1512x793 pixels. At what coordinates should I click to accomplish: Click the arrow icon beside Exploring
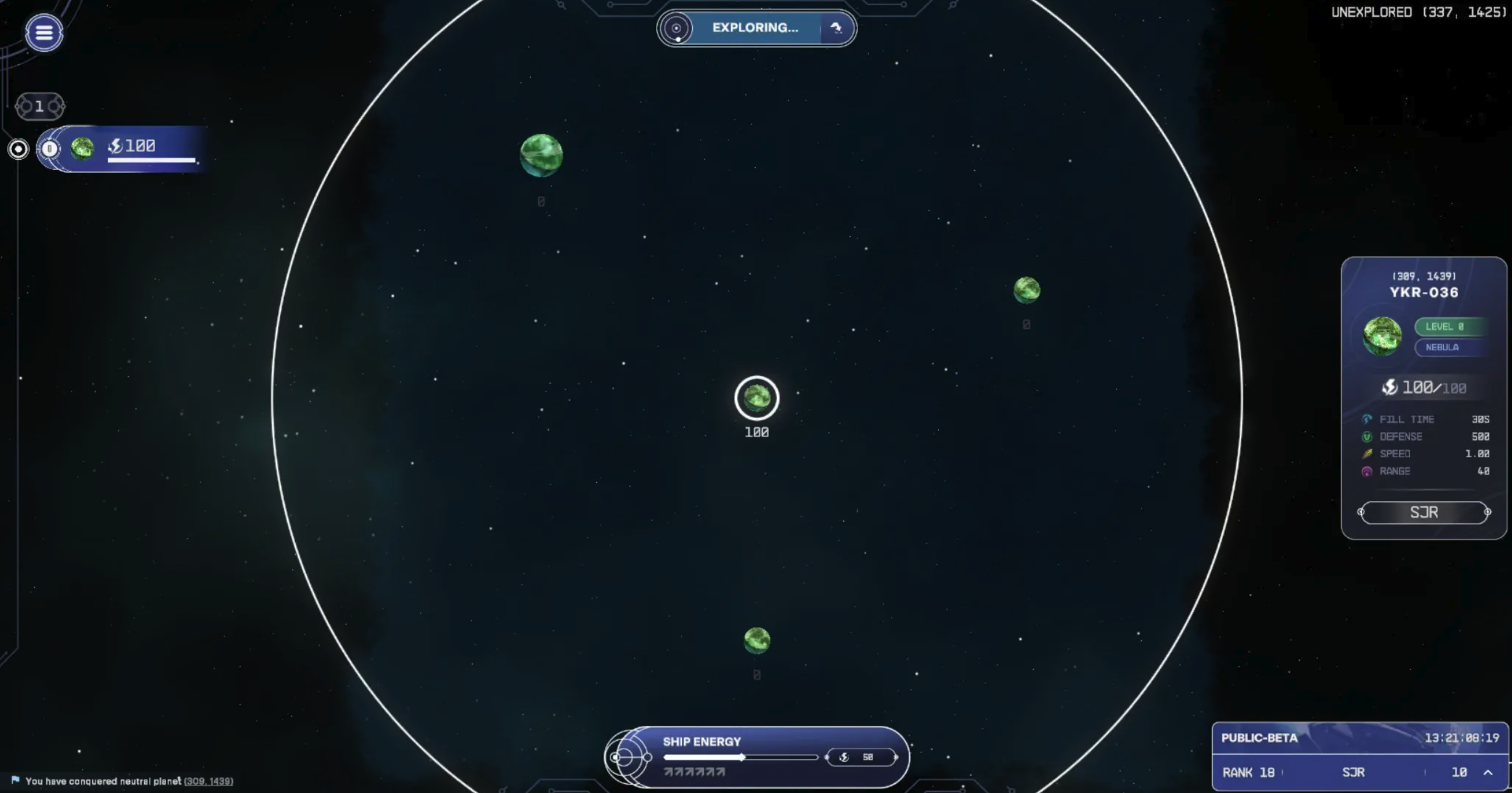tap(836, 28)
